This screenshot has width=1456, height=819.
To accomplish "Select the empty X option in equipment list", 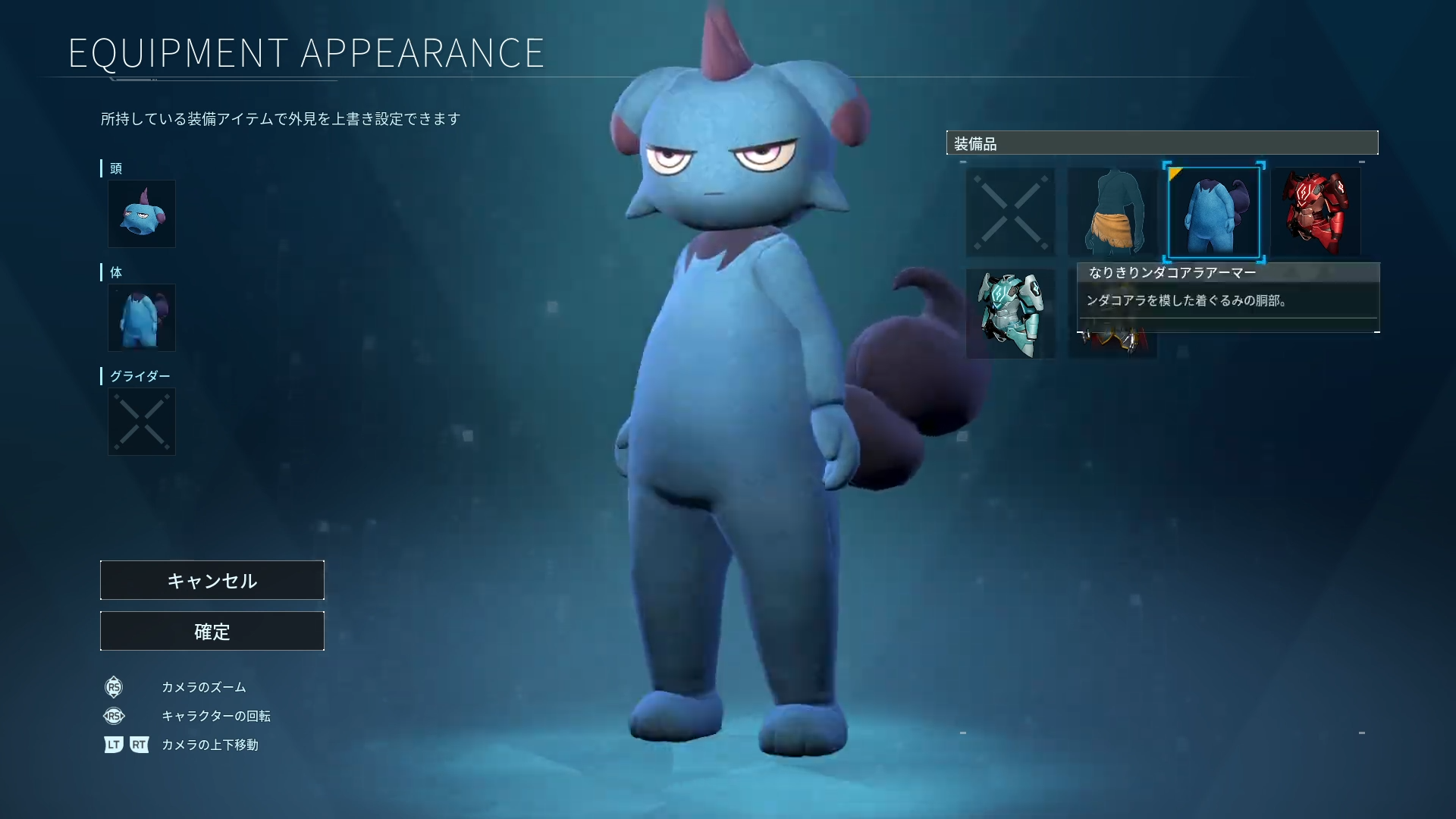I will coord(1010,212).
